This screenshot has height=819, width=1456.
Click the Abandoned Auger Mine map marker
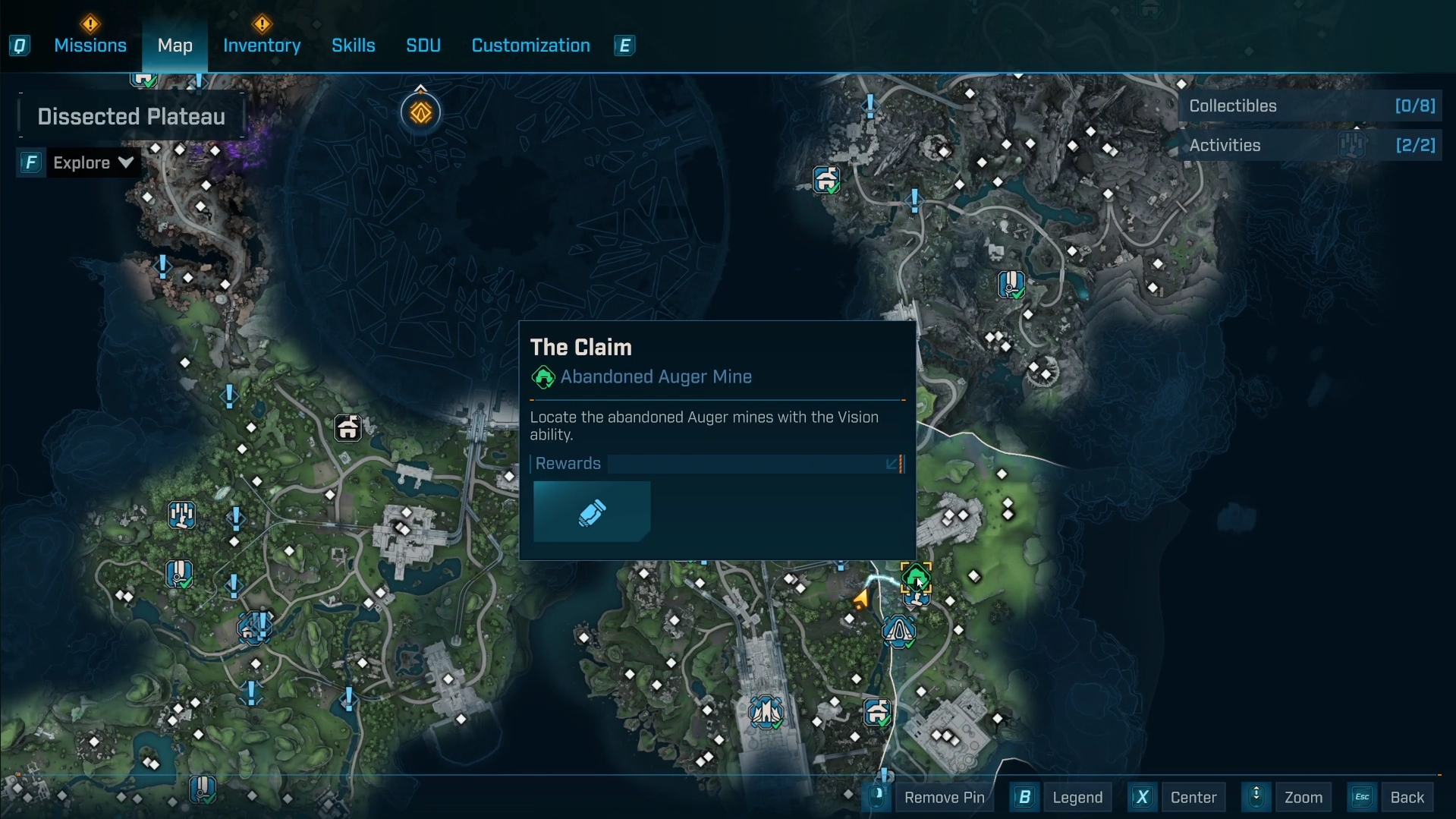tap(916, 578)
